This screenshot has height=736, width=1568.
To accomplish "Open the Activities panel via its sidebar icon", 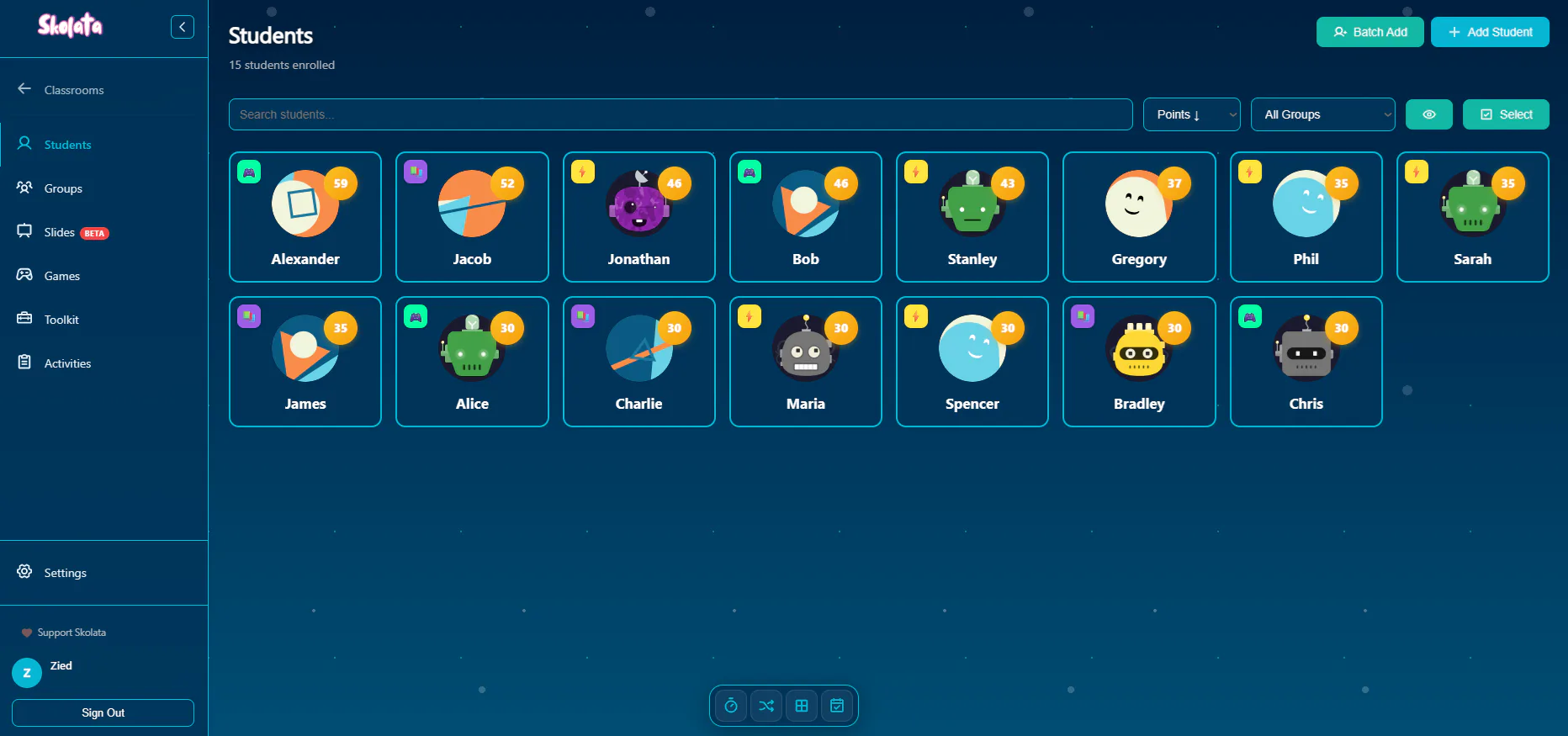I will coord(67,363).
